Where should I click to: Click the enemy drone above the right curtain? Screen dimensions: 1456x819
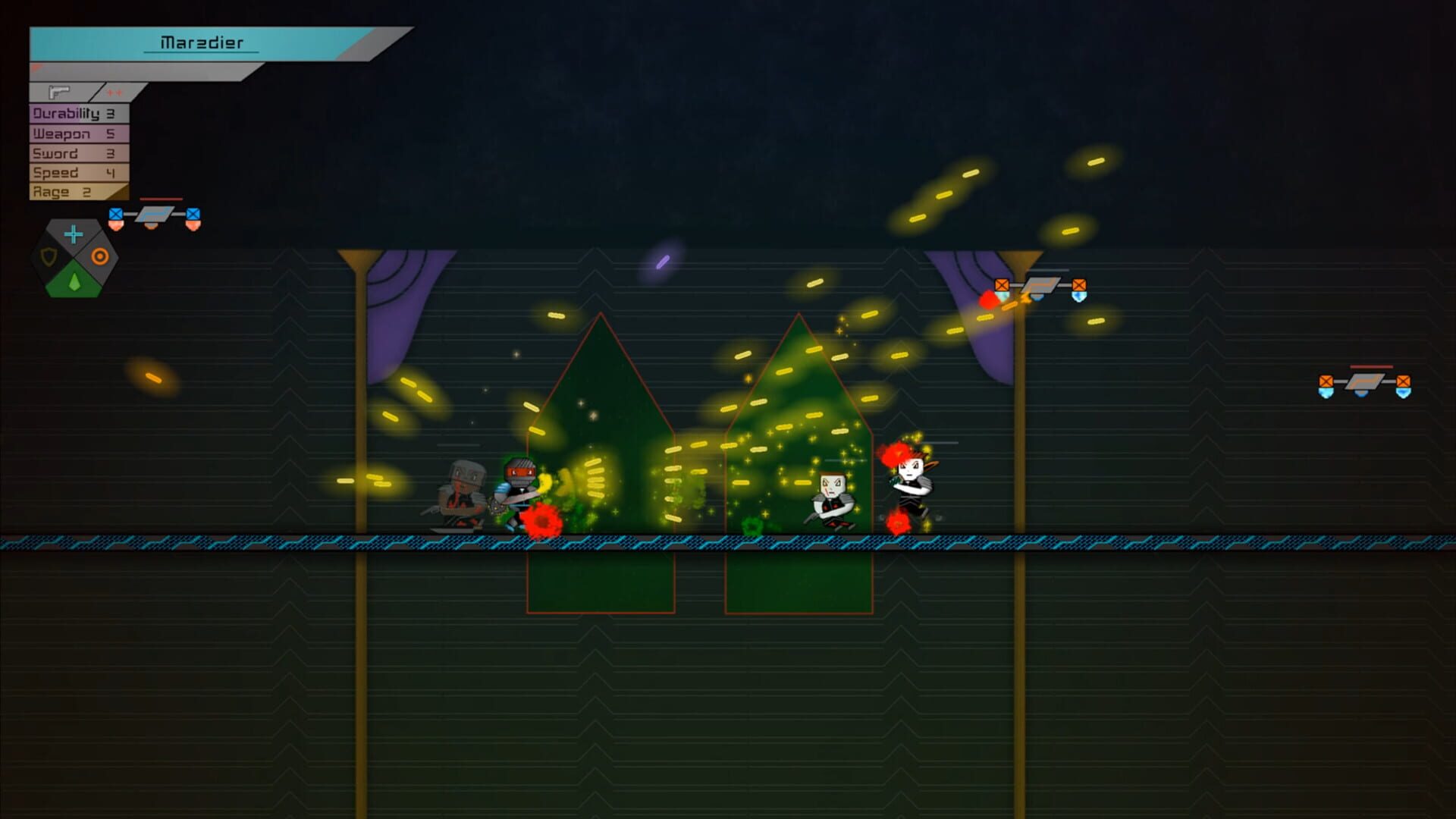1040,287
